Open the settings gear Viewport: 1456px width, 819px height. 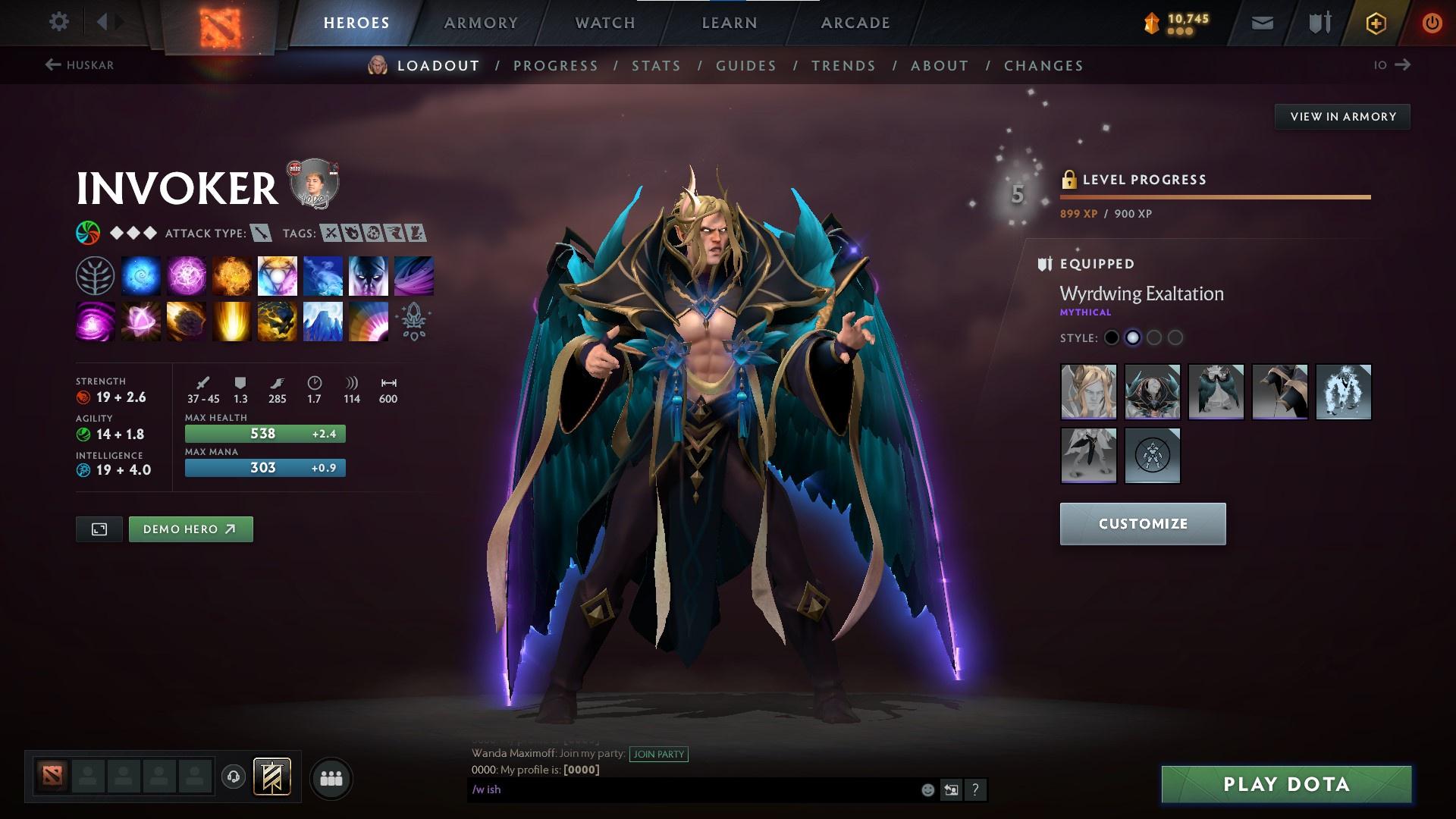[59, 22]
